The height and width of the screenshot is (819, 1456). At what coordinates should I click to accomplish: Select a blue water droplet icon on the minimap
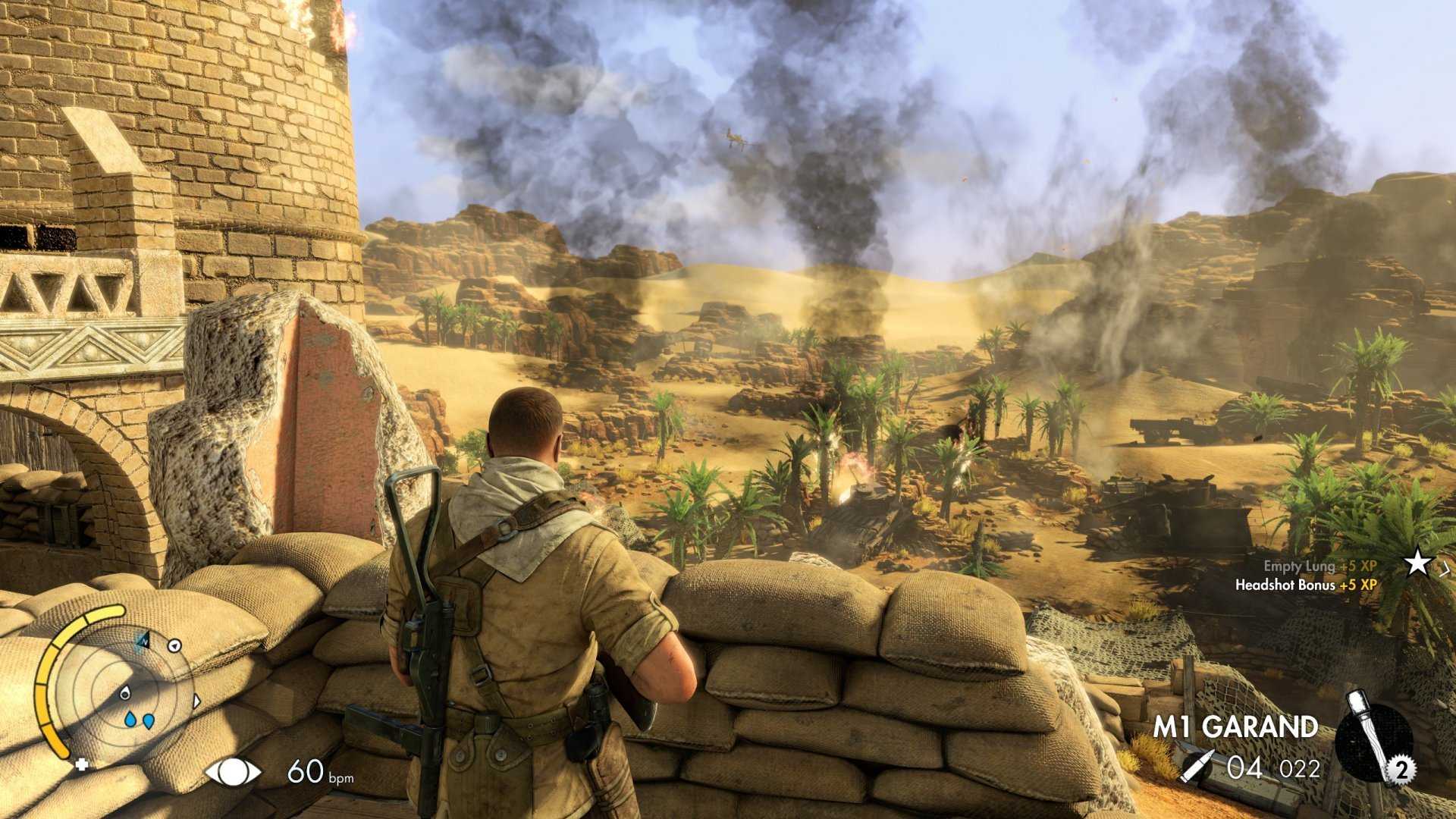click(x=130, y=720)
